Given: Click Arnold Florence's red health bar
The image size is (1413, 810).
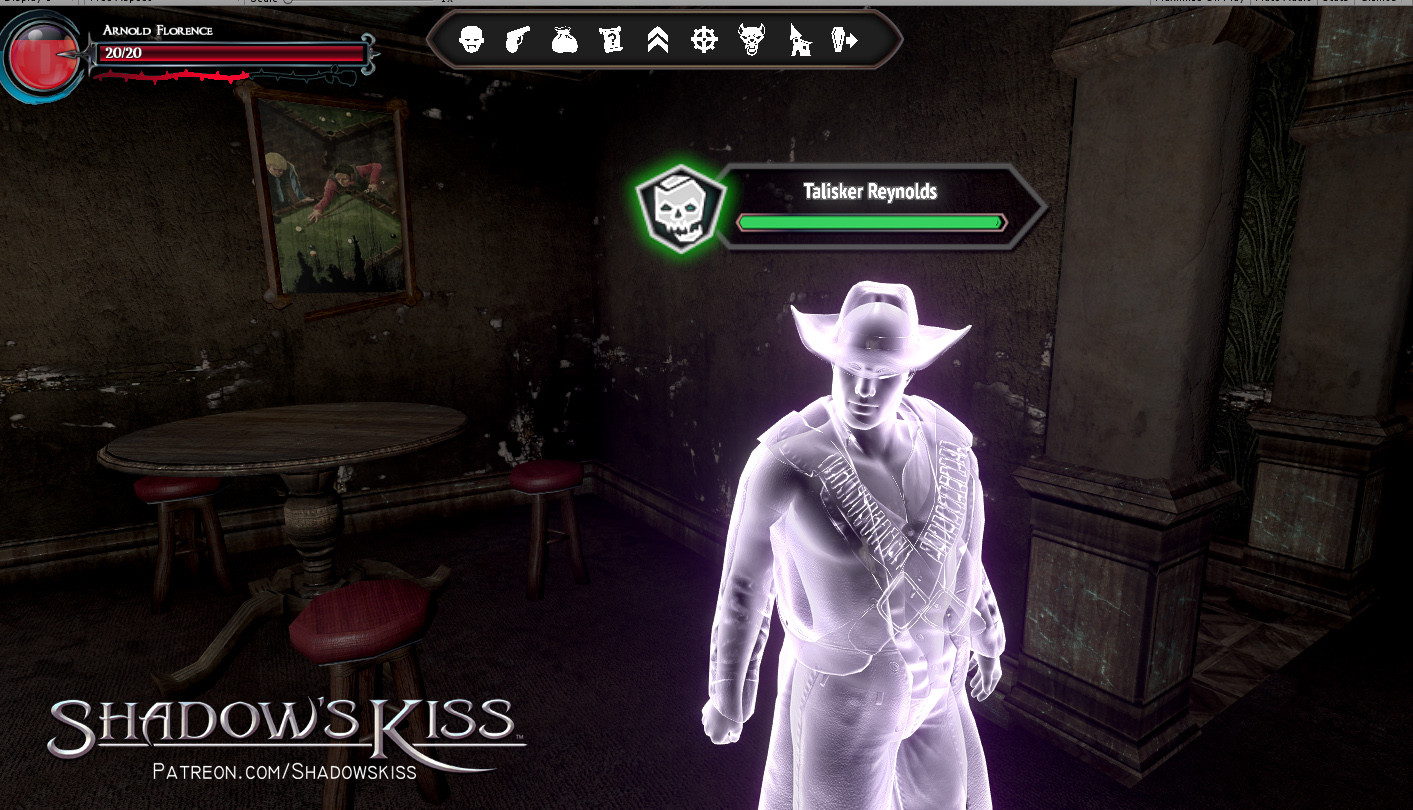Looking at the screenshot, I should (x=230, y=53).
